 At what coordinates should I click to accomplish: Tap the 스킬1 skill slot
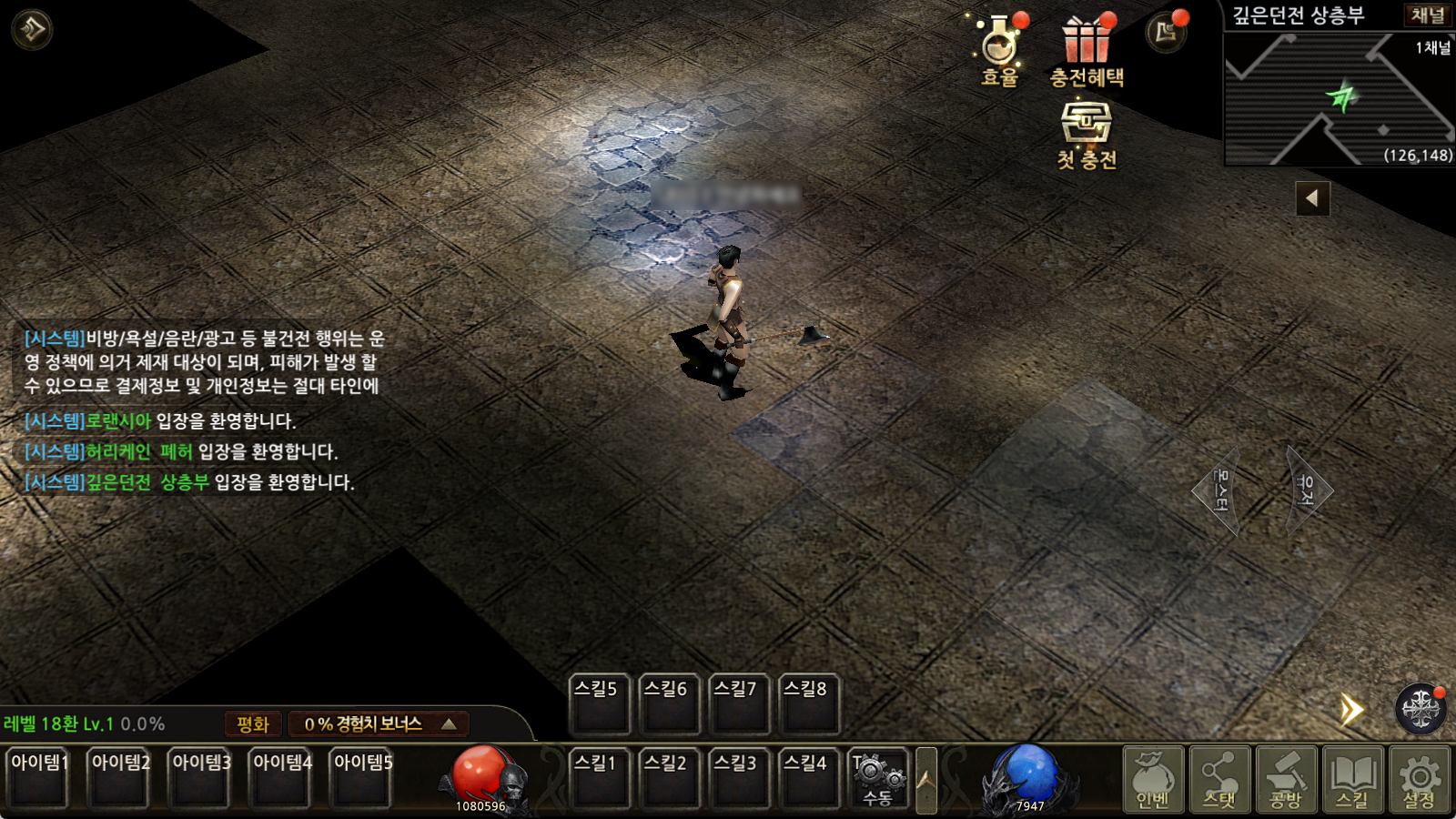pyautogui.click(x=597, y=779)
